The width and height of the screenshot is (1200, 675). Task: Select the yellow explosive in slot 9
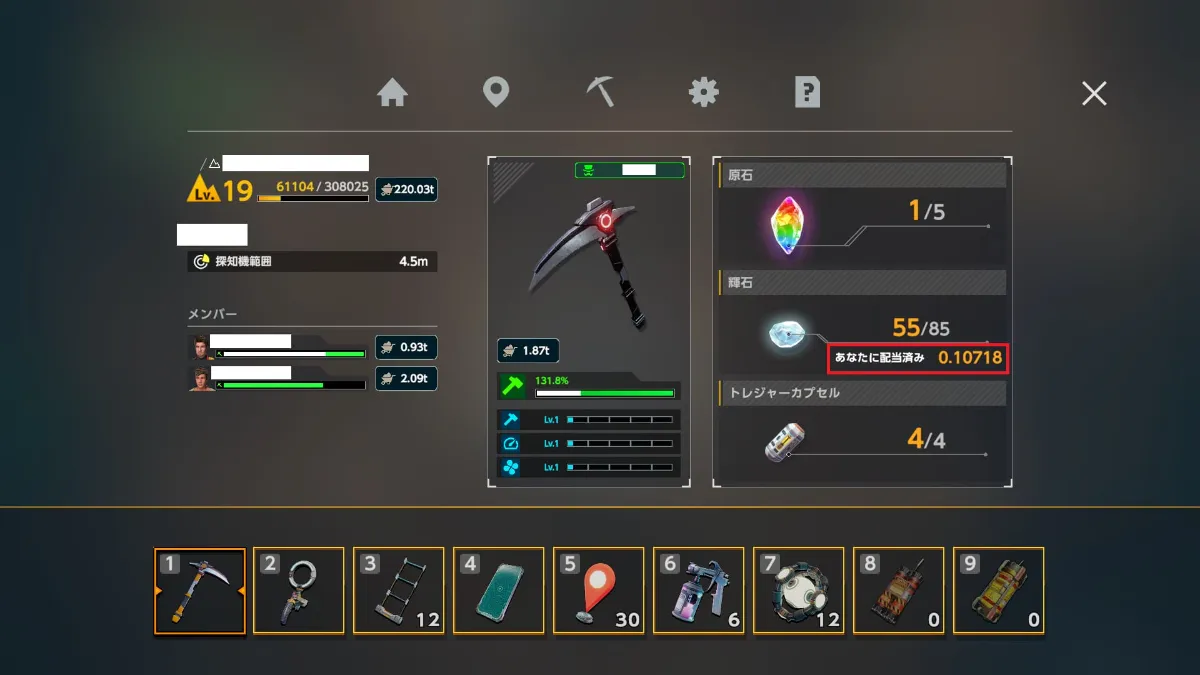click(999, 591)
